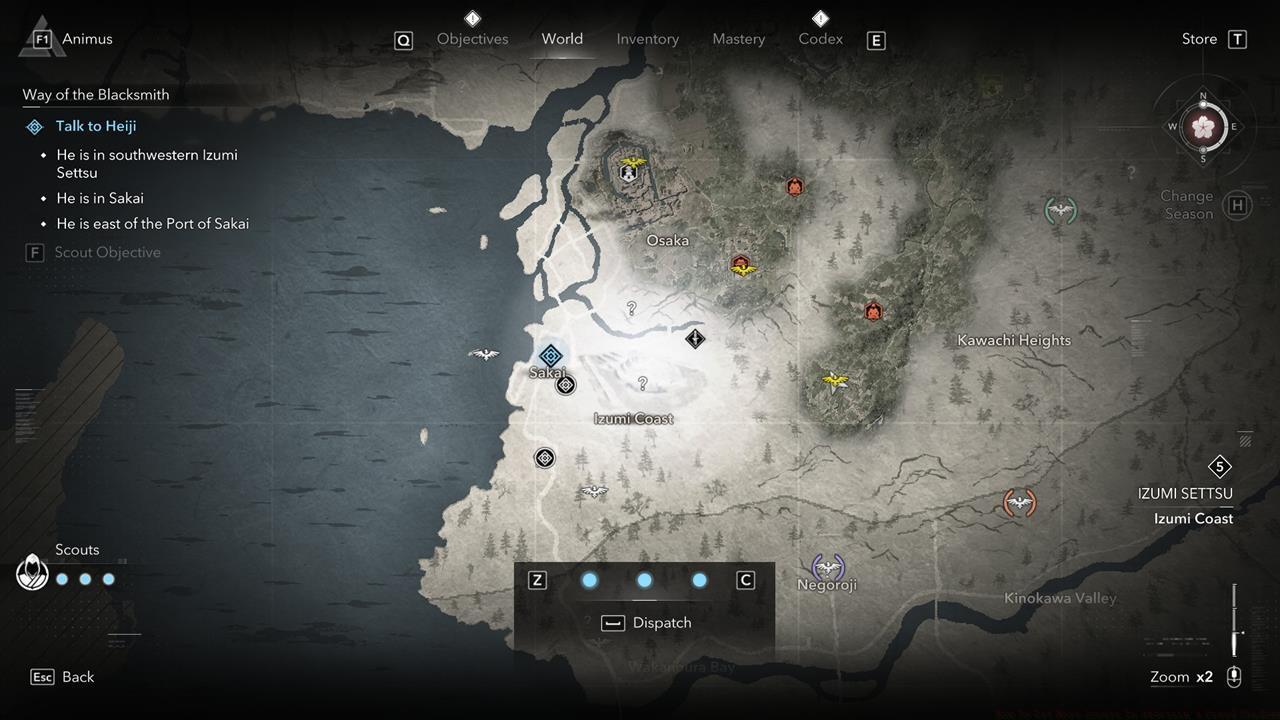1280x720 pixels.
Task: Click the blue quest marker at Sakai
Action: tap(550, 355)
